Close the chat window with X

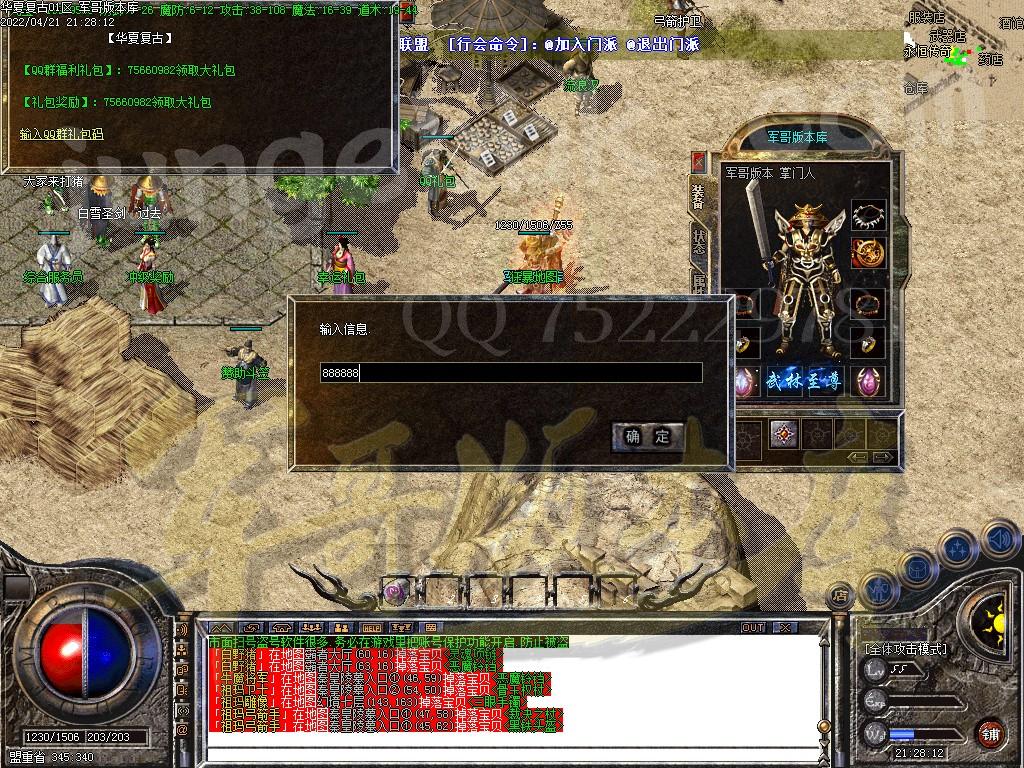(x=784, y=628)
